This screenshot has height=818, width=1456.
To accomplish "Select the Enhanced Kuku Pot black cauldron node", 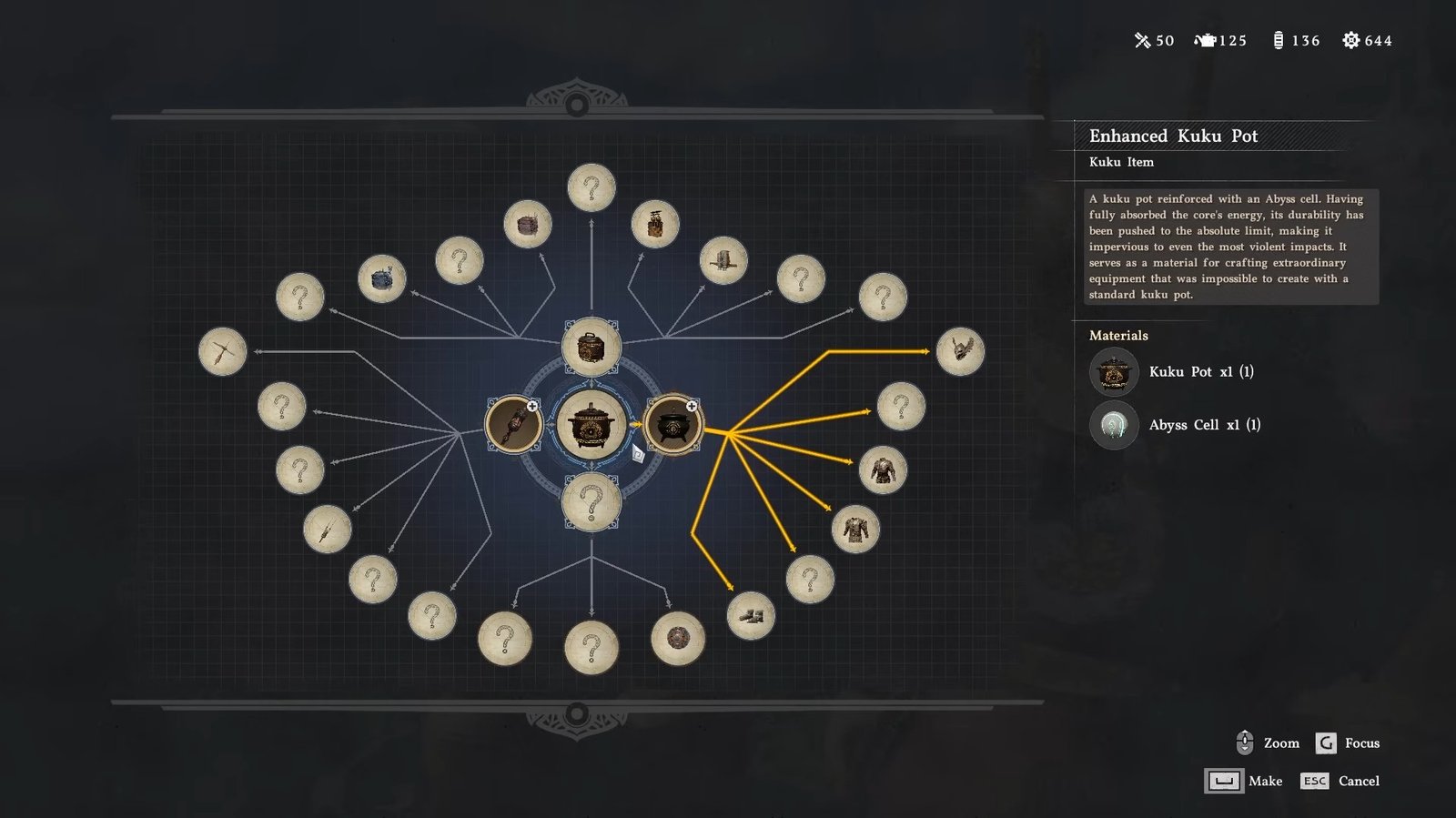I will pos(672,424).
